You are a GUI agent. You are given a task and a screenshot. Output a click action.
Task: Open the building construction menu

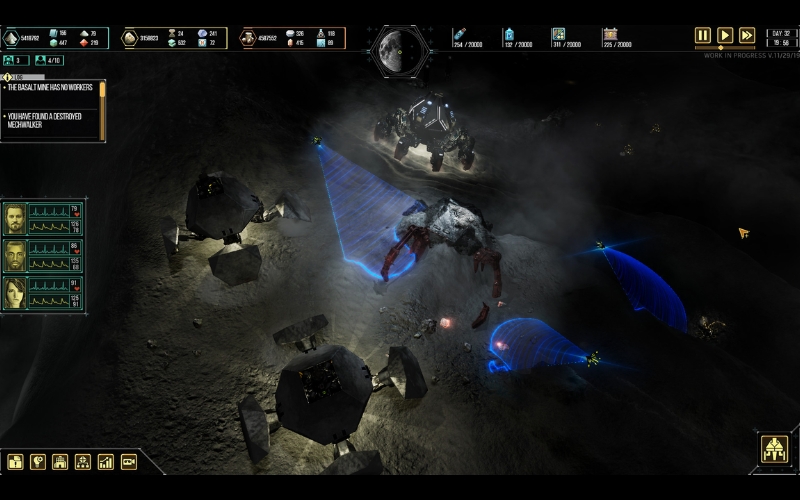click(x=60, y=462)
